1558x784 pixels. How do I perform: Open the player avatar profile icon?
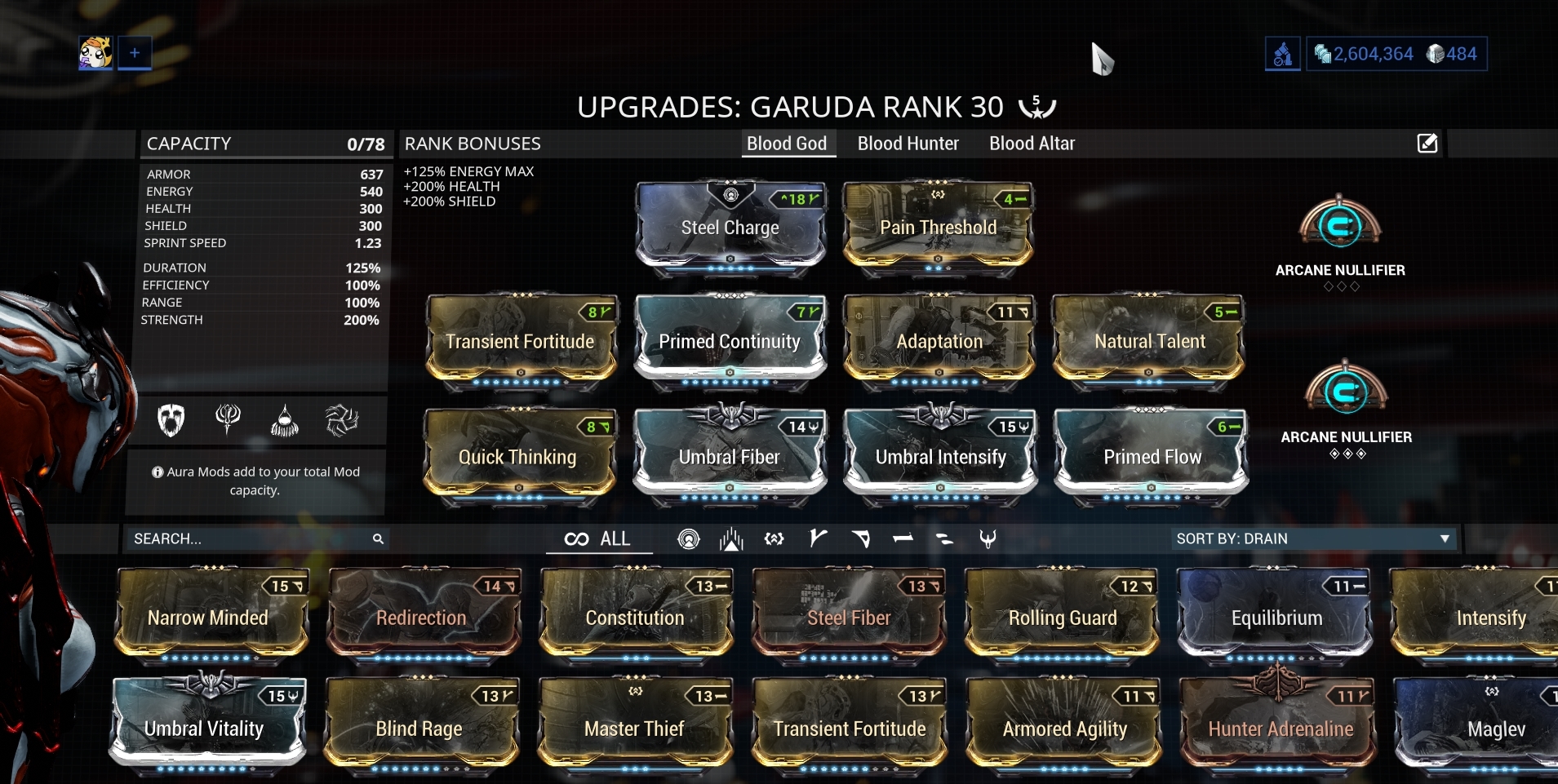click(x=95, y=51)
